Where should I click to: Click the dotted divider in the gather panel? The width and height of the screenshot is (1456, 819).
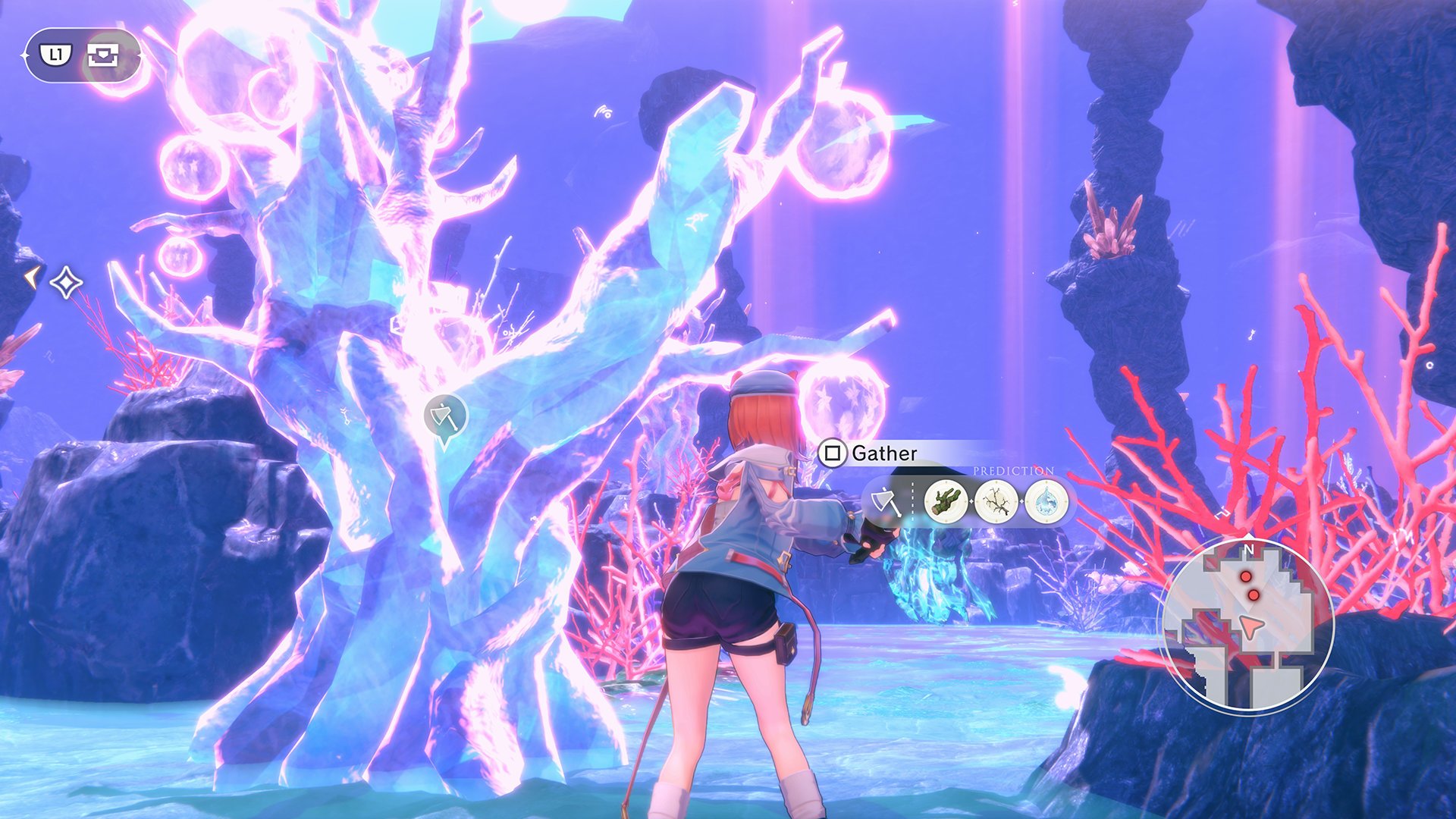click(913, 501)
